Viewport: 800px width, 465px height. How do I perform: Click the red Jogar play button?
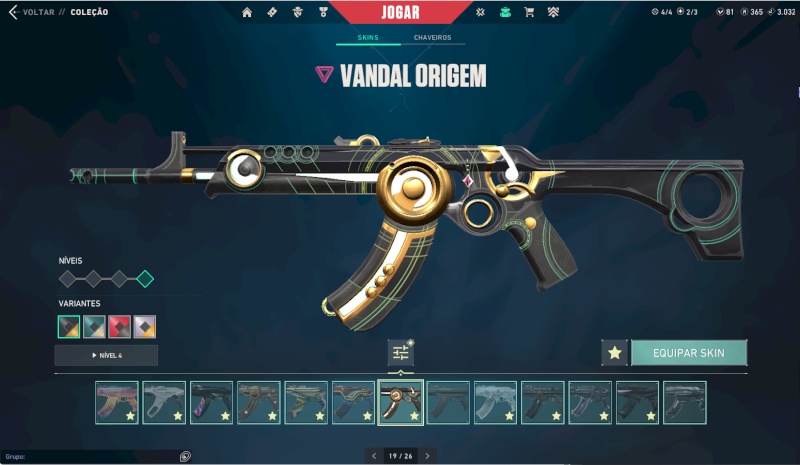[400, 13]
